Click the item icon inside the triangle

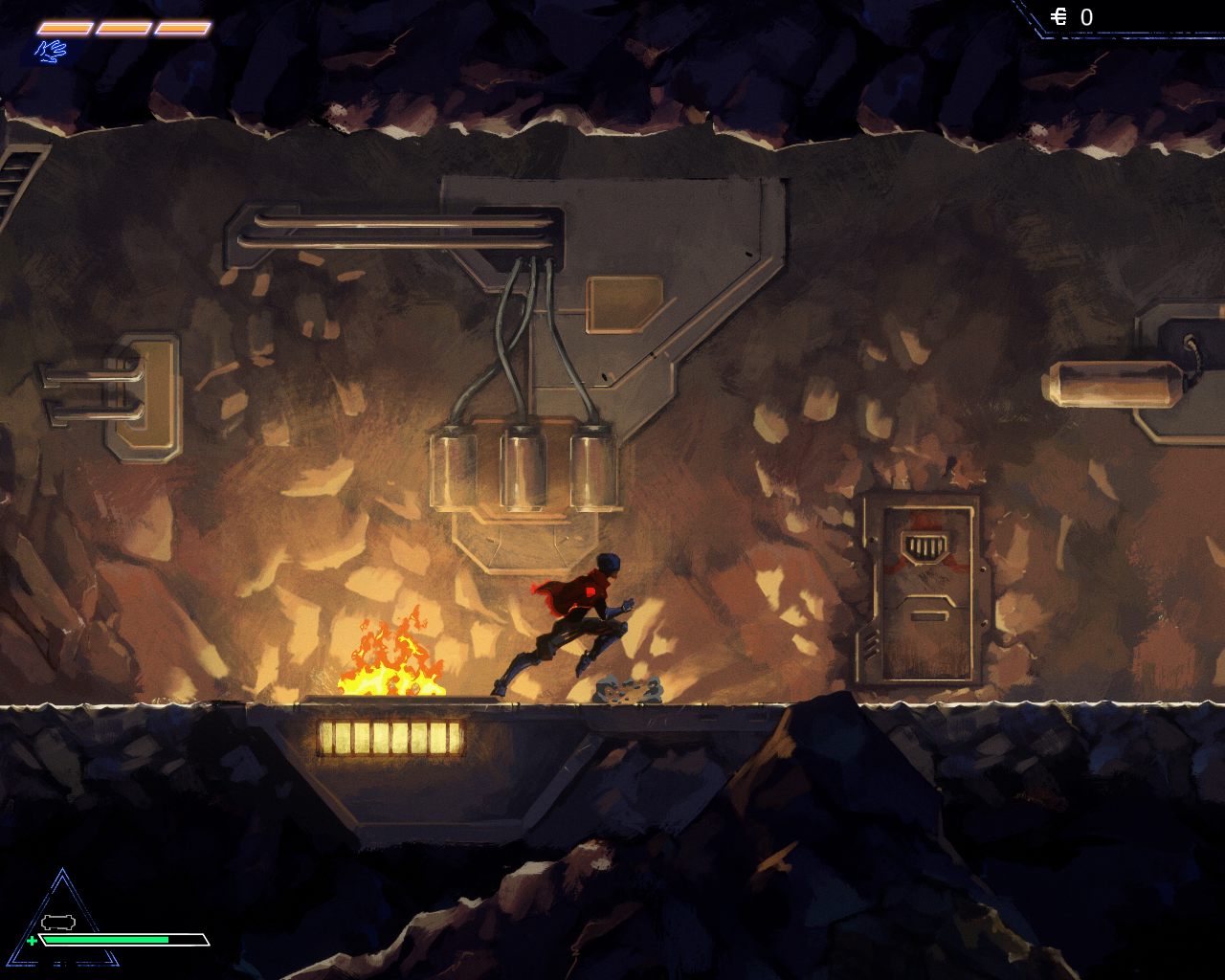[x=58, y=922]
